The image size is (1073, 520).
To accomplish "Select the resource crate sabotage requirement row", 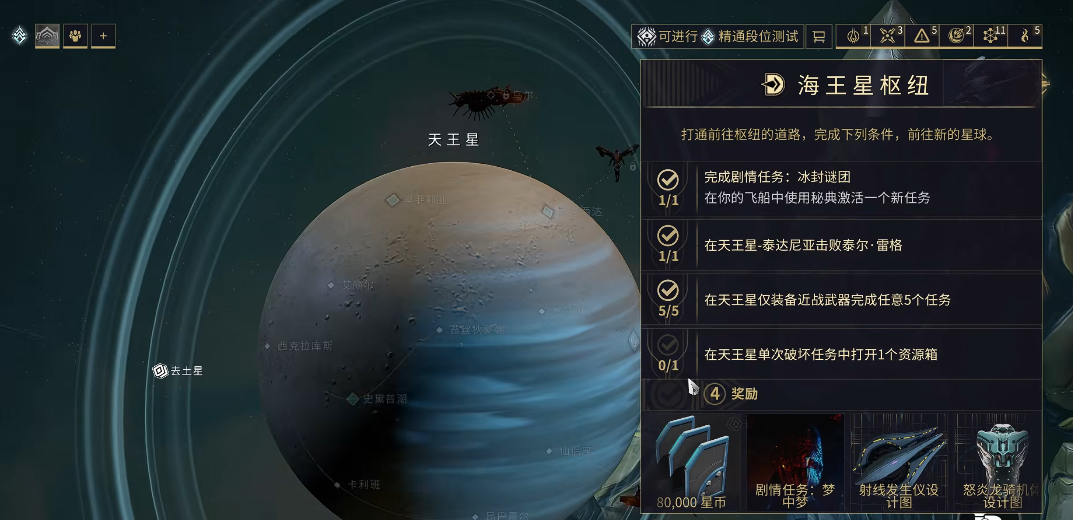I will pyautogui.click(x=840, y=354).
